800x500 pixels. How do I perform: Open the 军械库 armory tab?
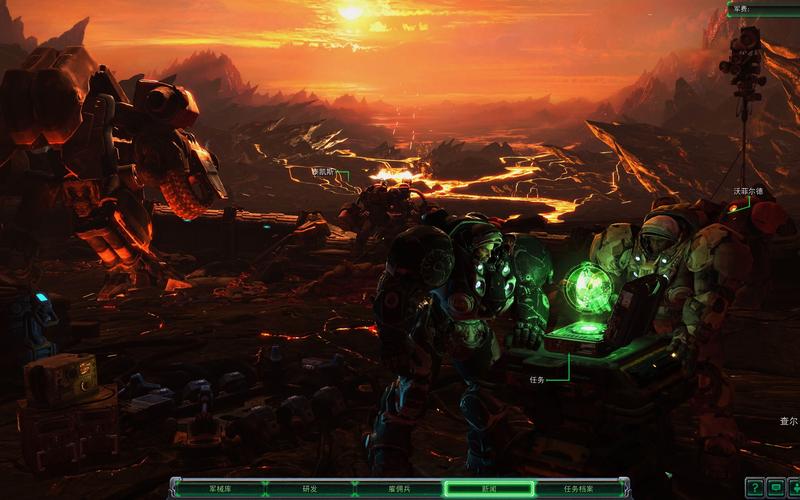[219, 489]
